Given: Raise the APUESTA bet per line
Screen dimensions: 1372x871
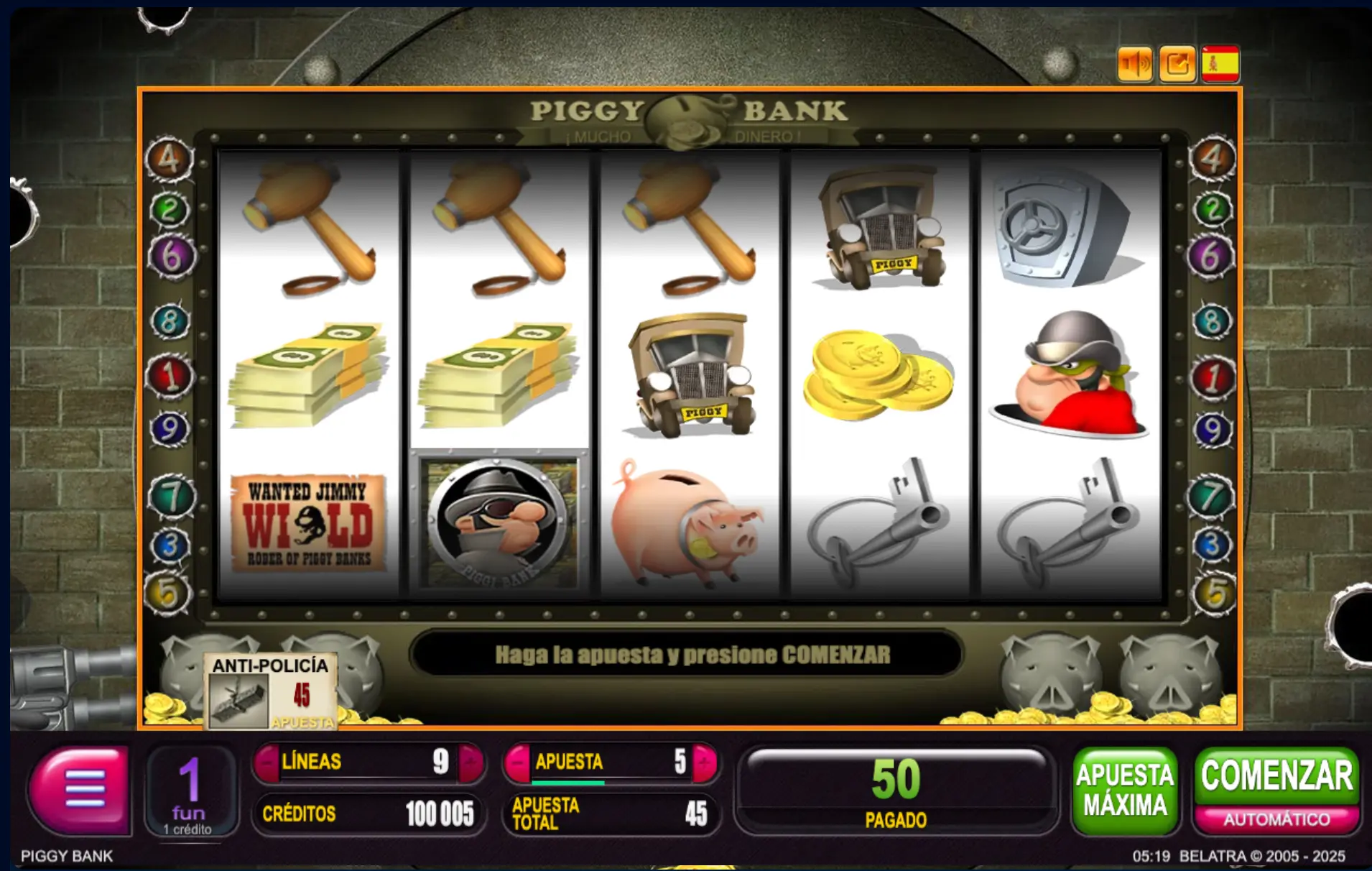Looking at the screenshot, I should coord(704,761).
